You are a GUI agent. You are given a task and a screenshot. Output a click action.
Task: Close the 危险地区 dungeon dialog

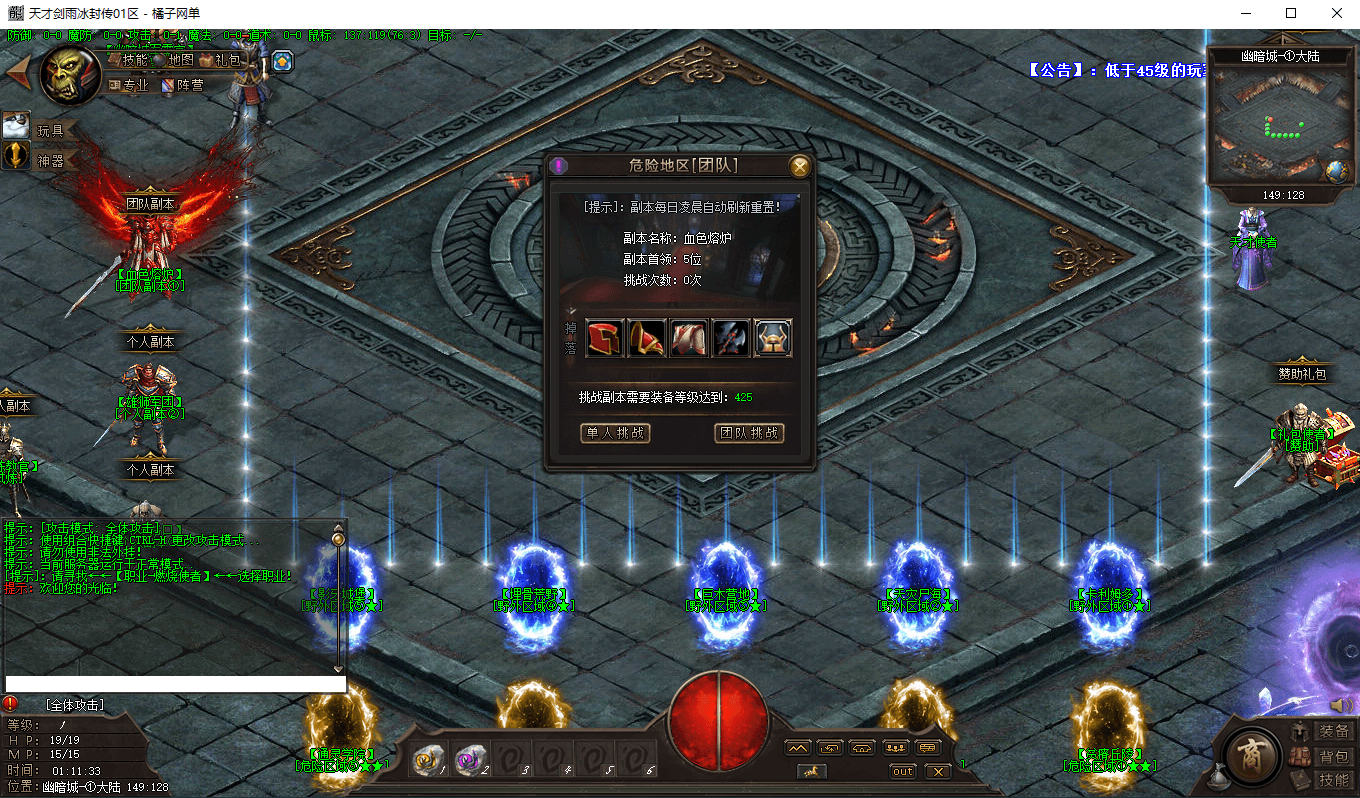pos(799,166)
